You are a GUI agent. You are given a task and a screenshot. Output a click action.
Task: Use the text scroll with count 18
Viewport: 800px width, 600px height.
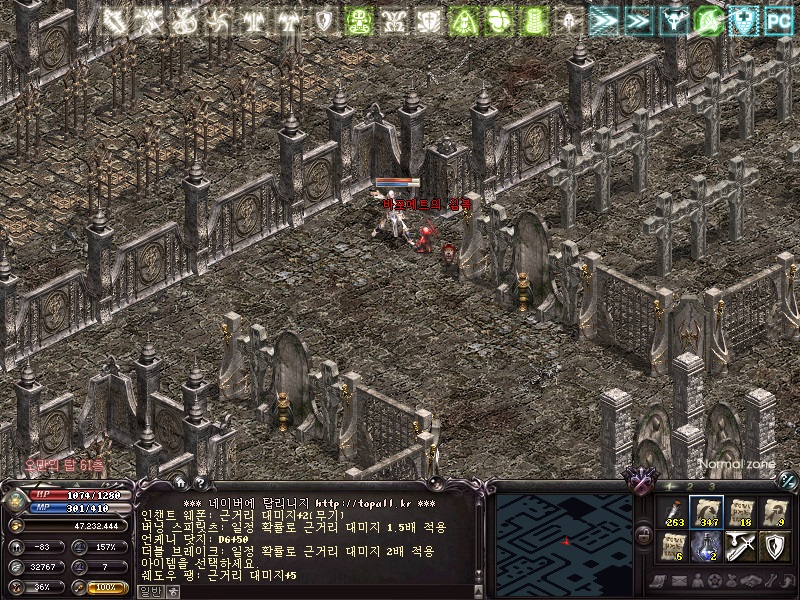pos(741,513)
